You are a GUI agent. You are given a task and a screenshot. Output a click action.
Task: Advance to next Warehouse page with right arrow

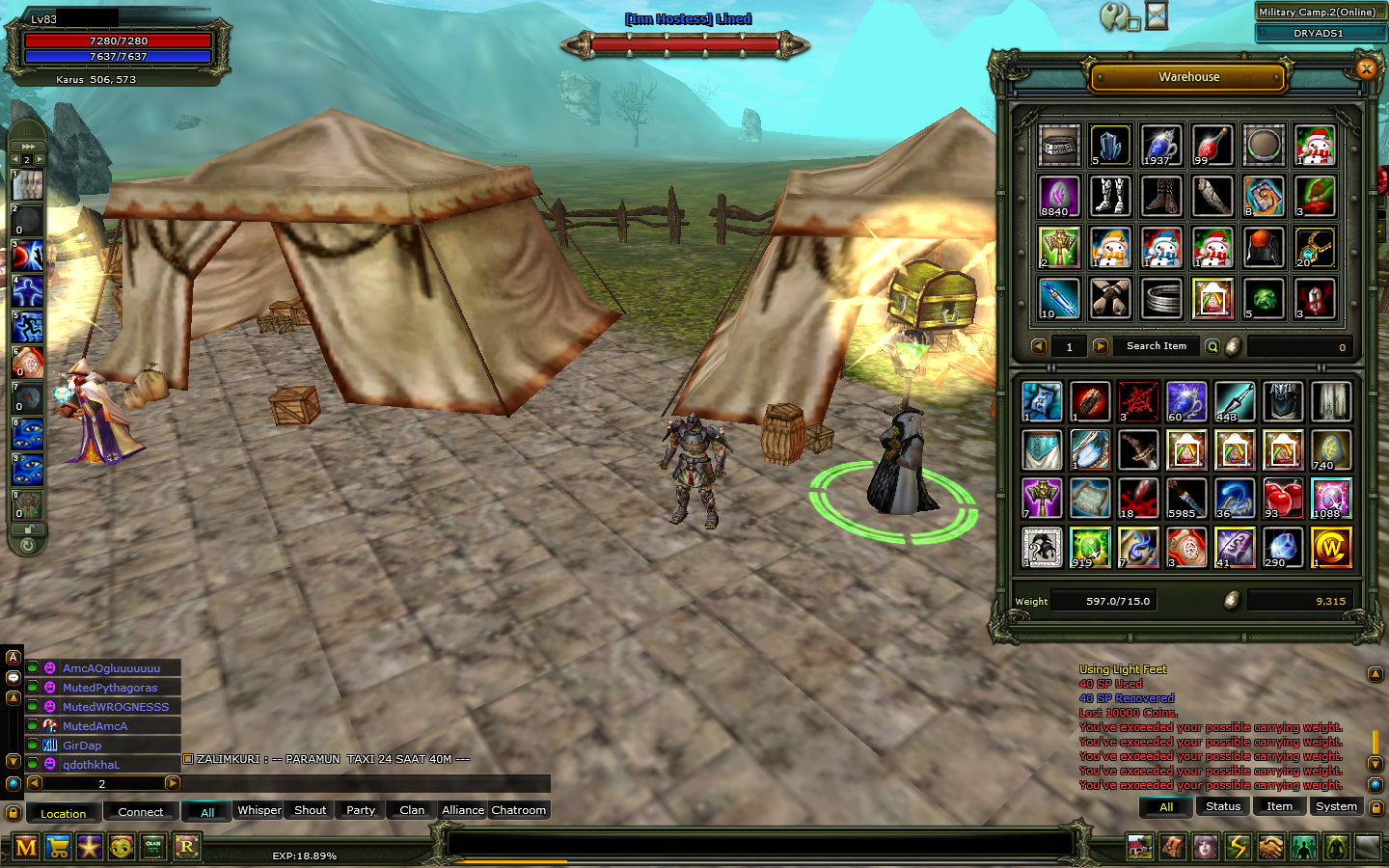[1100, 345]
